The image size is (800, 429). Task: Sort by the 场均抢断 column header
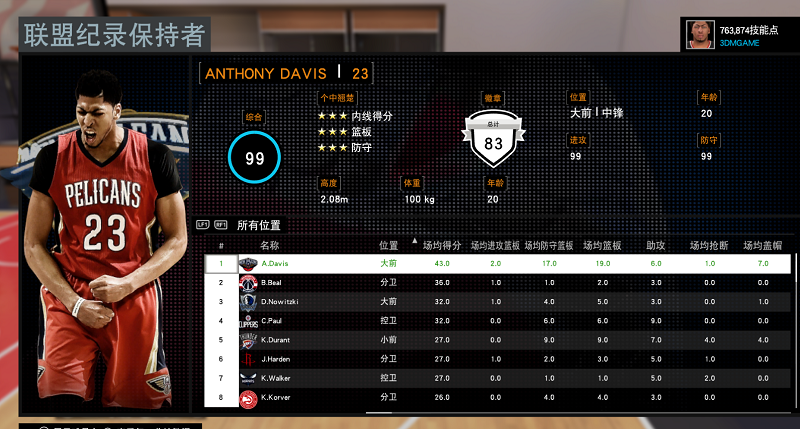[707, 244]
